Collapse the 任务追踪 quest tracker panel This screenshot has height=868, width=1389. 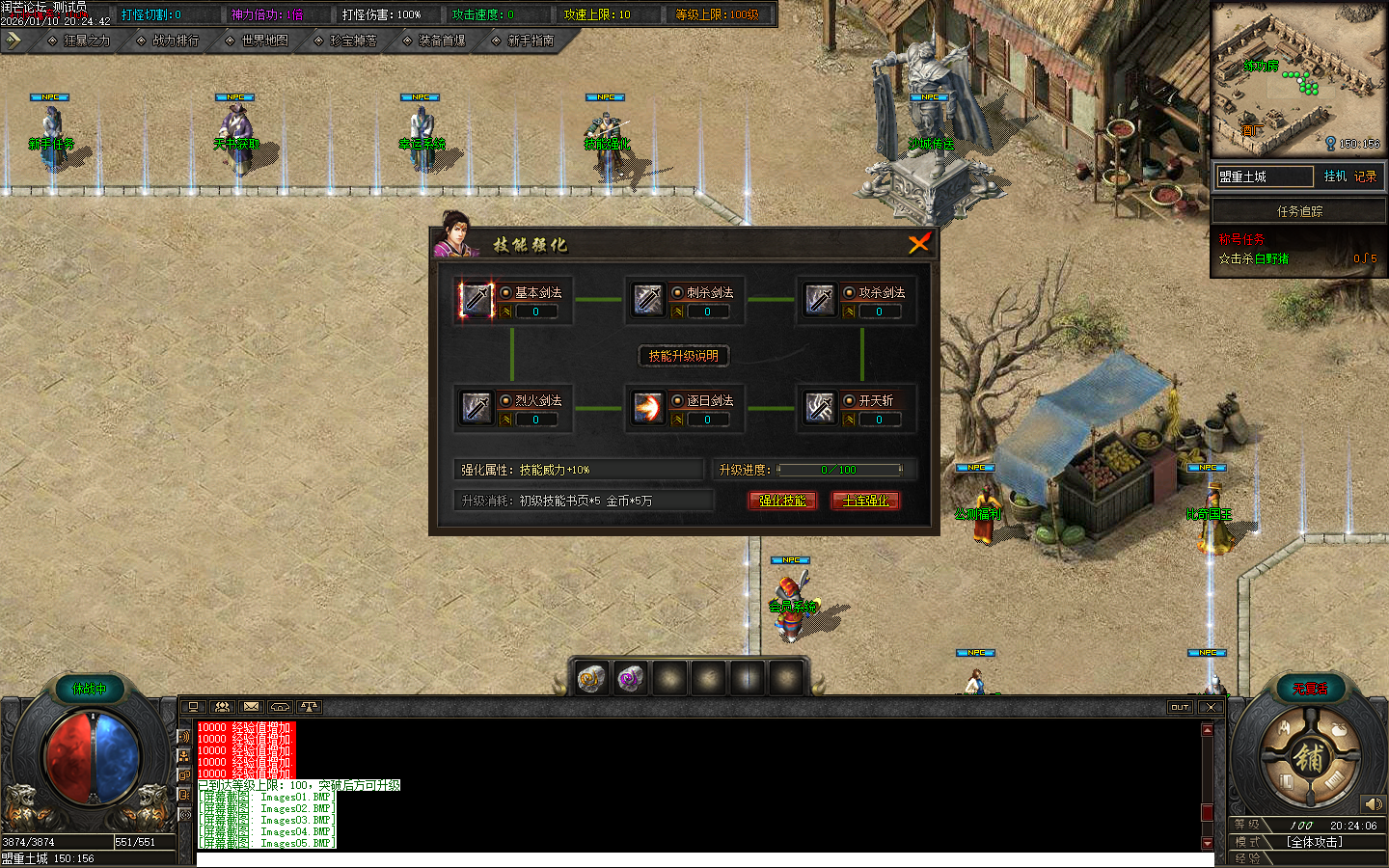[x=1298, y=210]
